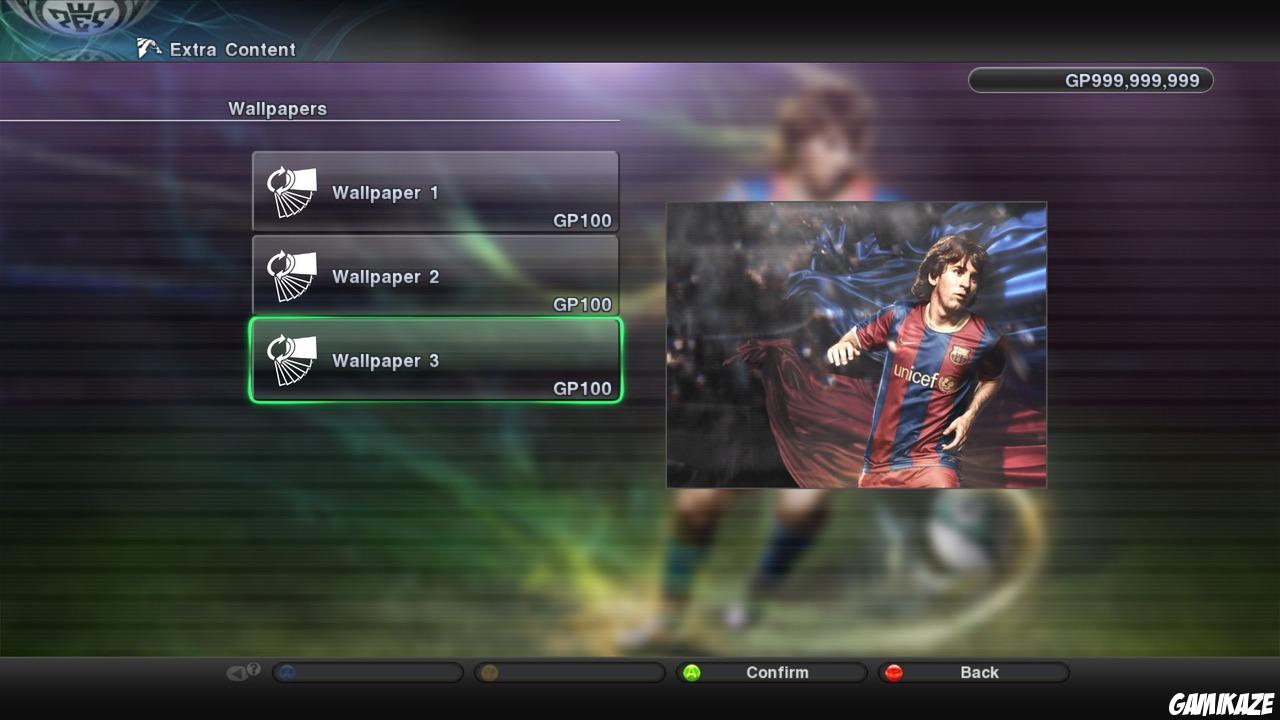Select the highlighted Wallpaper 3 entry
The height and width of the screenshot is (720, 1280).
click(435, 359)
